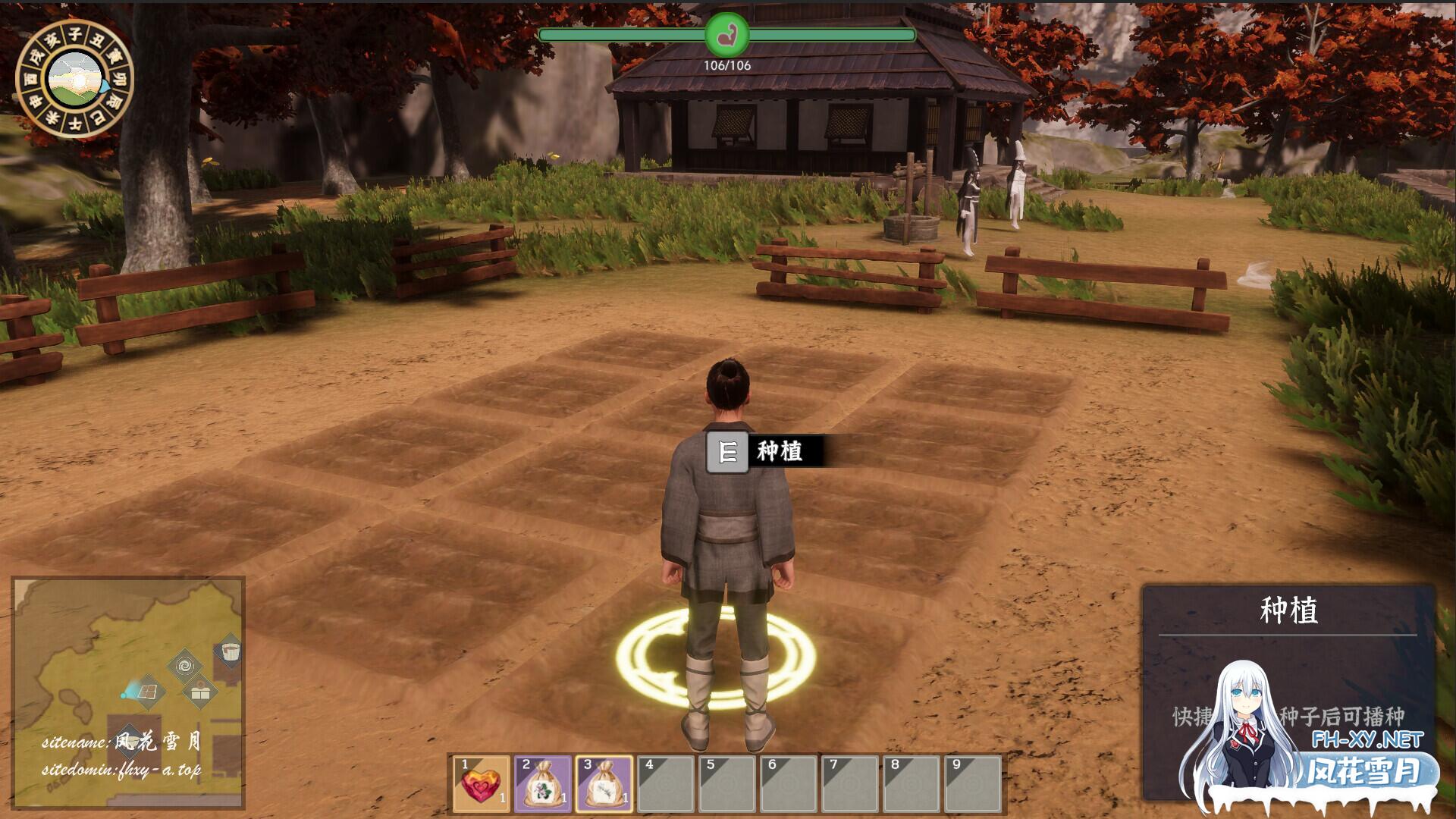Click the spiral marker on the minimap
Image resolution: width=1456 pixels, height=819 pixels.
184,667
